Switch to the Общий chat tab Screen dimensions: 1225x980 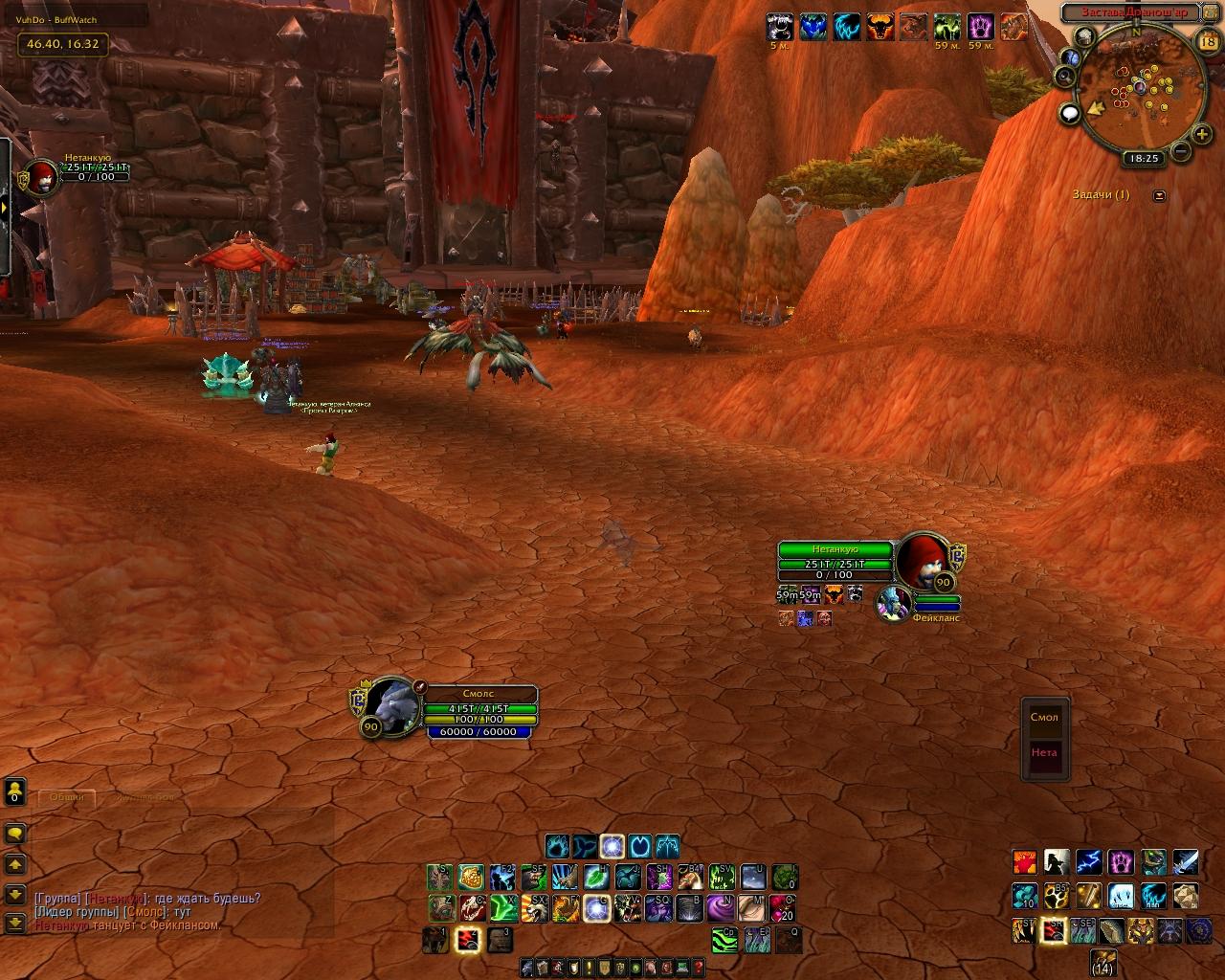(67, 797)
